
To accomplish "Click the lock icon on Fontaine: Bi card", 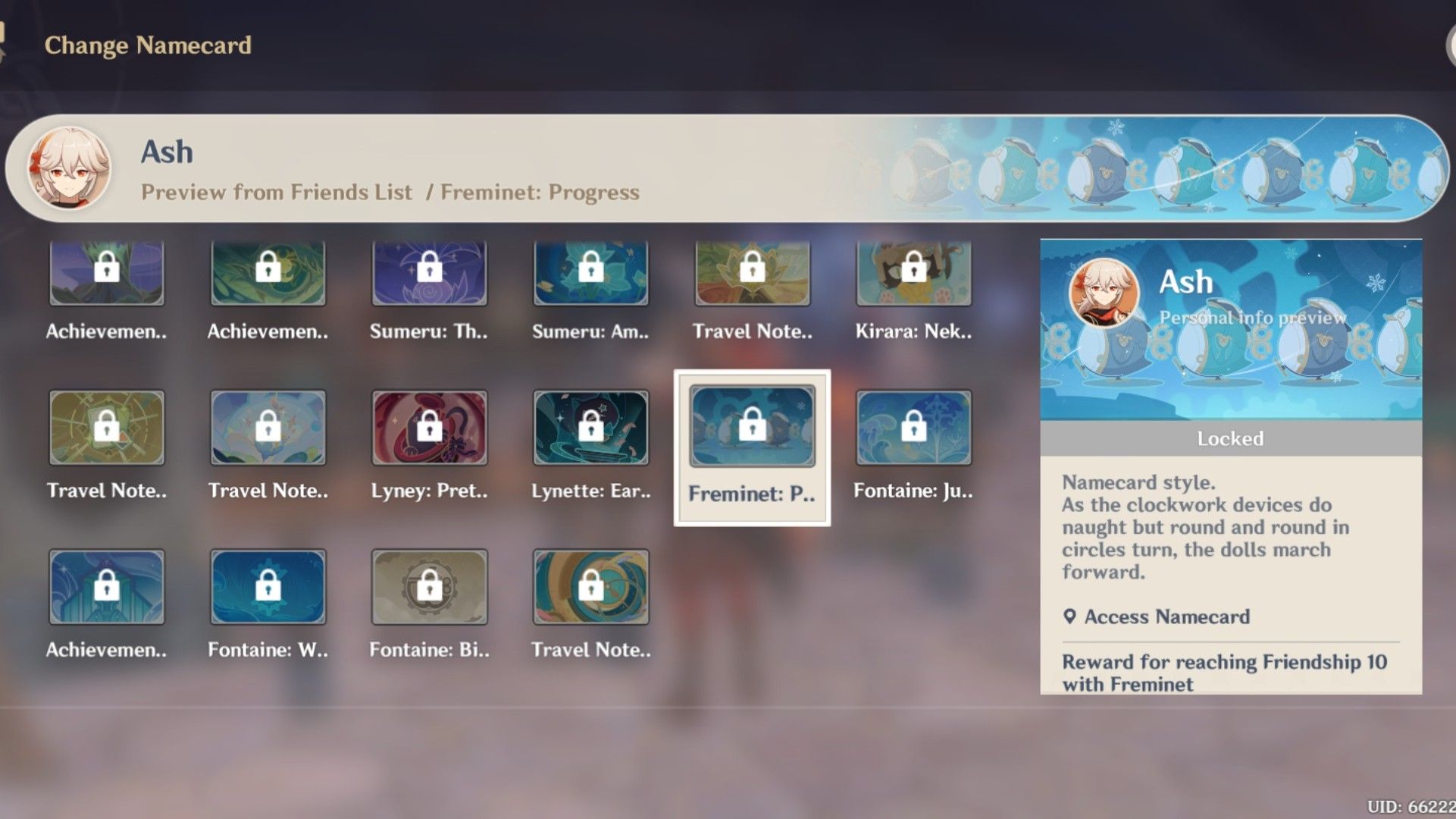I will click(x=429, y=585).
